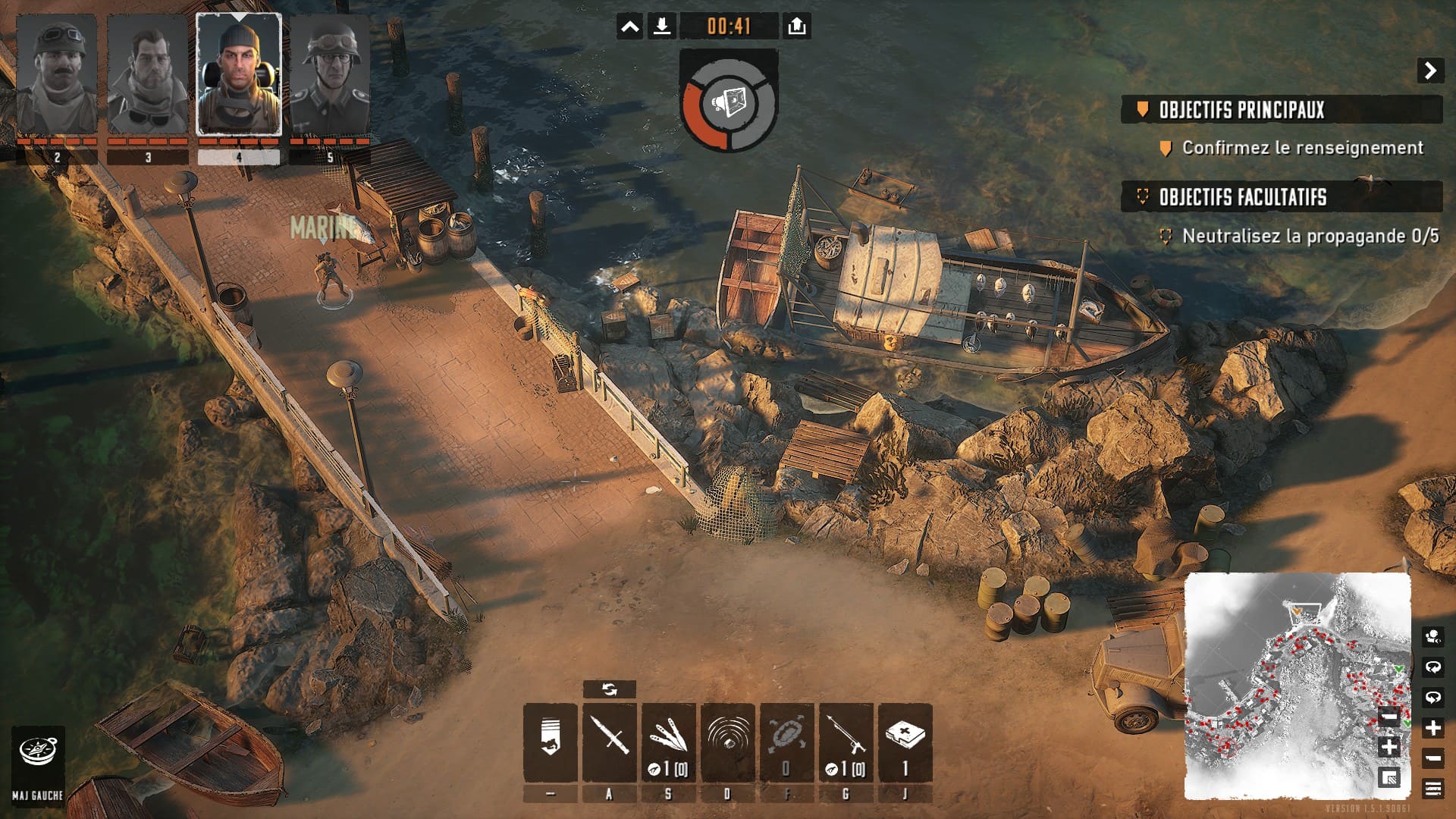Select the harpoon gun weapon slot

(x=846, y=741)
